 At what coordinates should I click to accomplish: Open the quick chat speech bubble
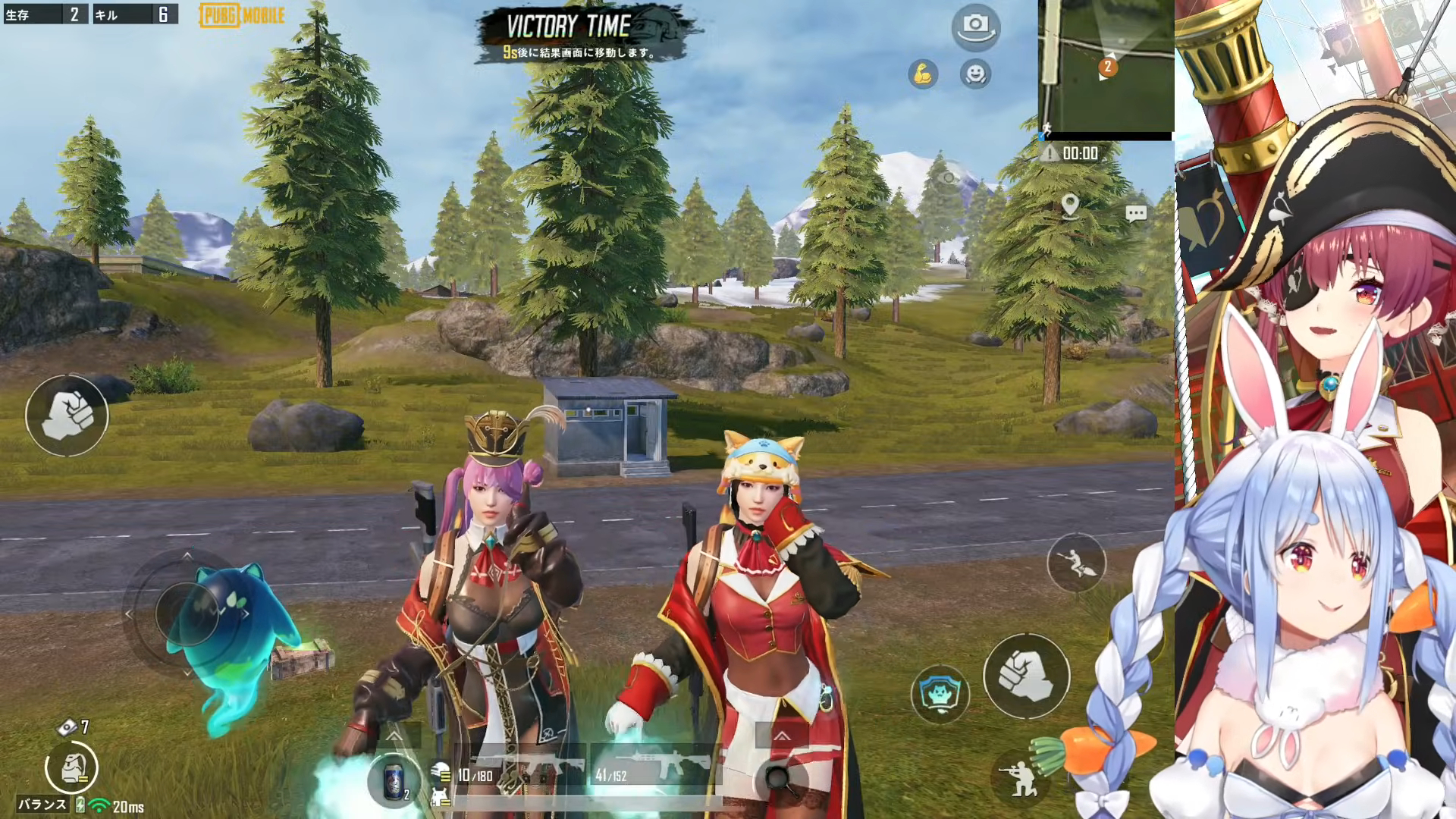pos(1135,213)
